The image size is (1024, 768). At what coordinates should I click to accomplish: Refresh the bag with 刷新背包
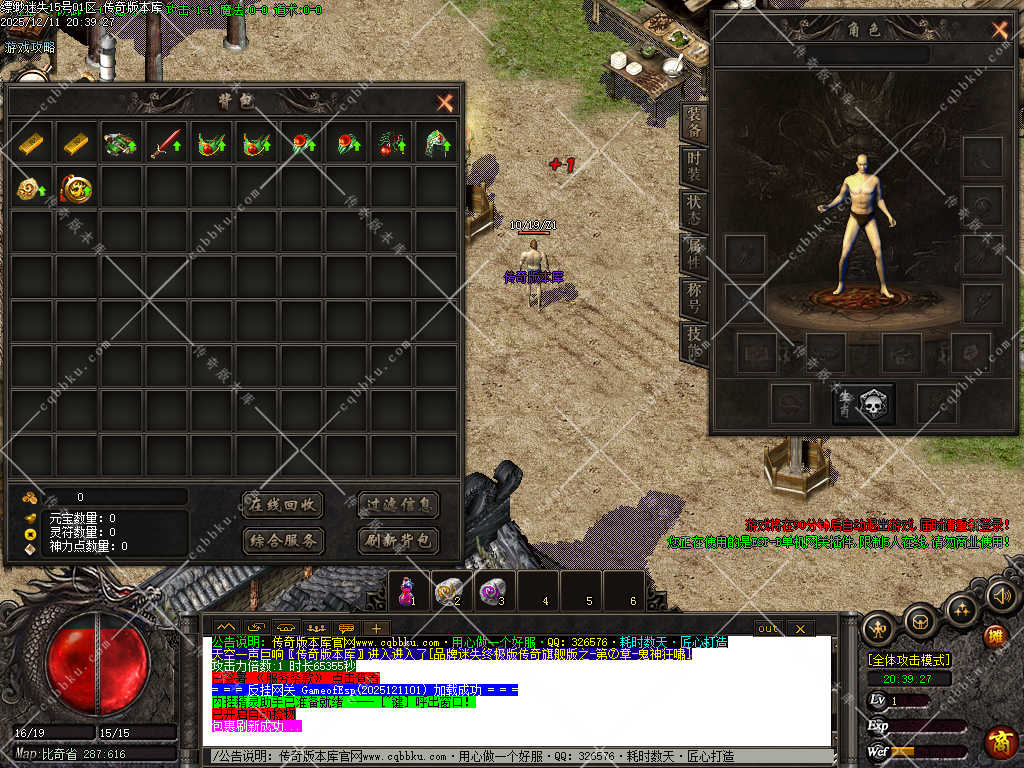pyautogui.click(x=398, y=541)
